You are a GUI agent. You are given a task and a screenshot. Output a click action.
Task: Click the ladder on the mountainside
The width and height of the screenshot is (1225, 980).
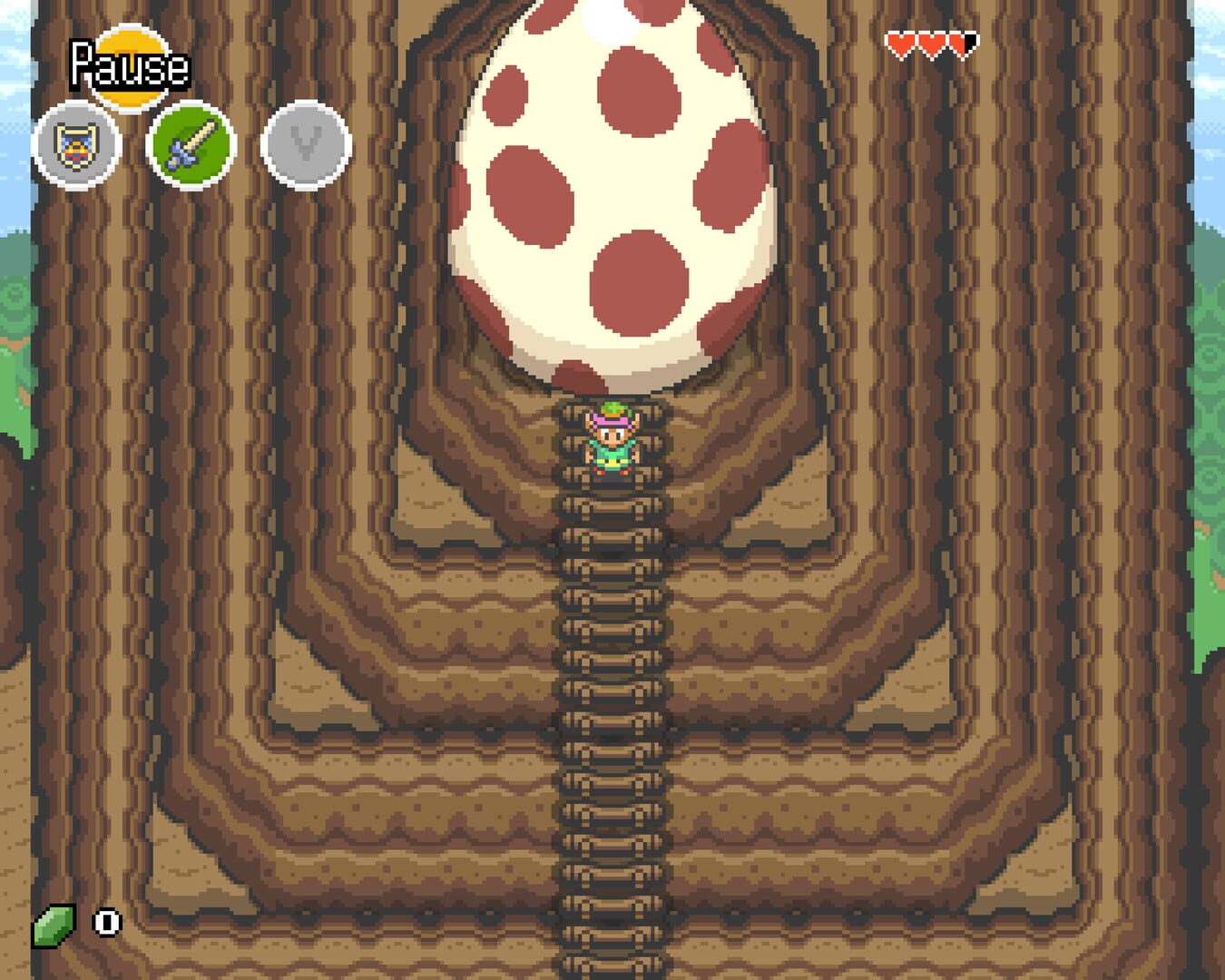(608, 726)
